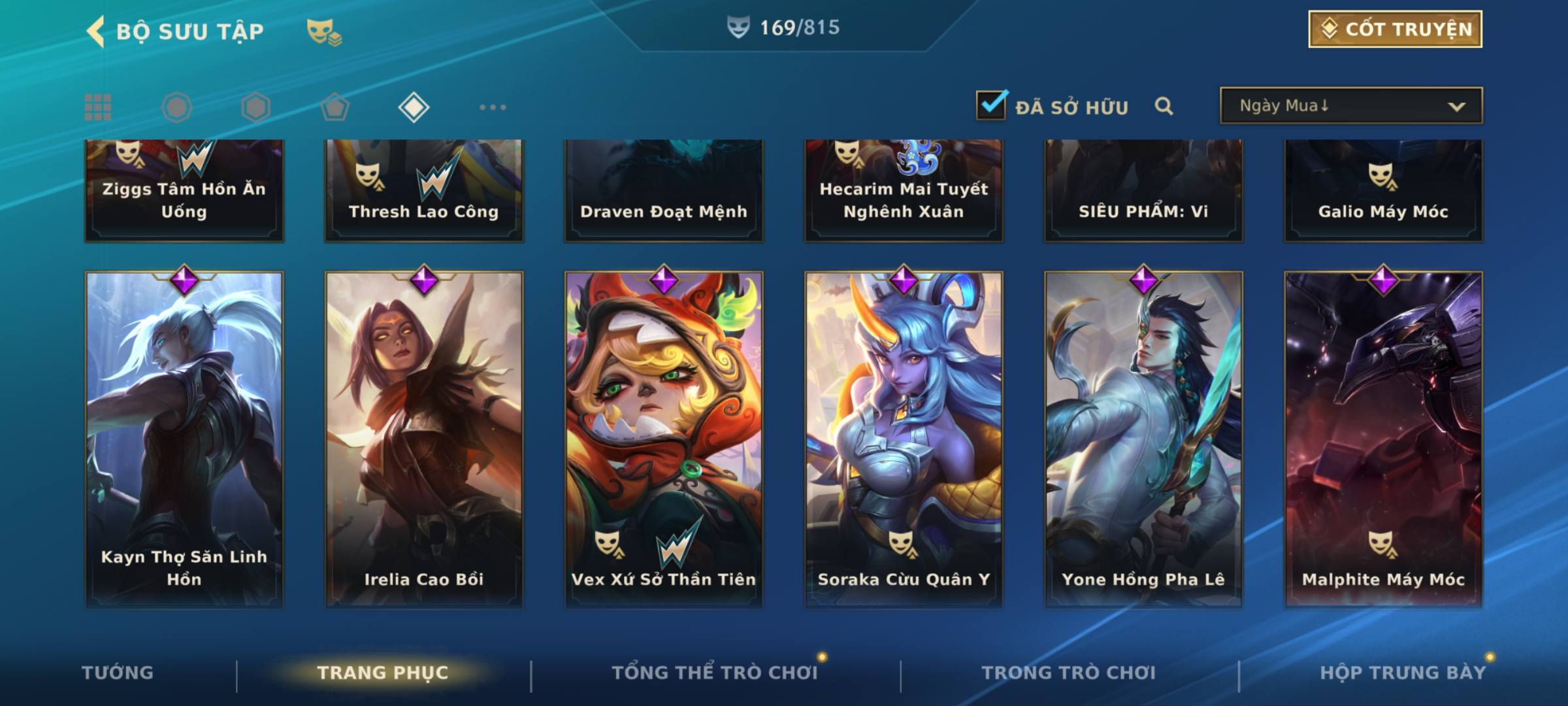The height and width of the screenshot is (706, 1568).
Task: Choose the diamond rarity filter
Action: (x=414, y=107)
